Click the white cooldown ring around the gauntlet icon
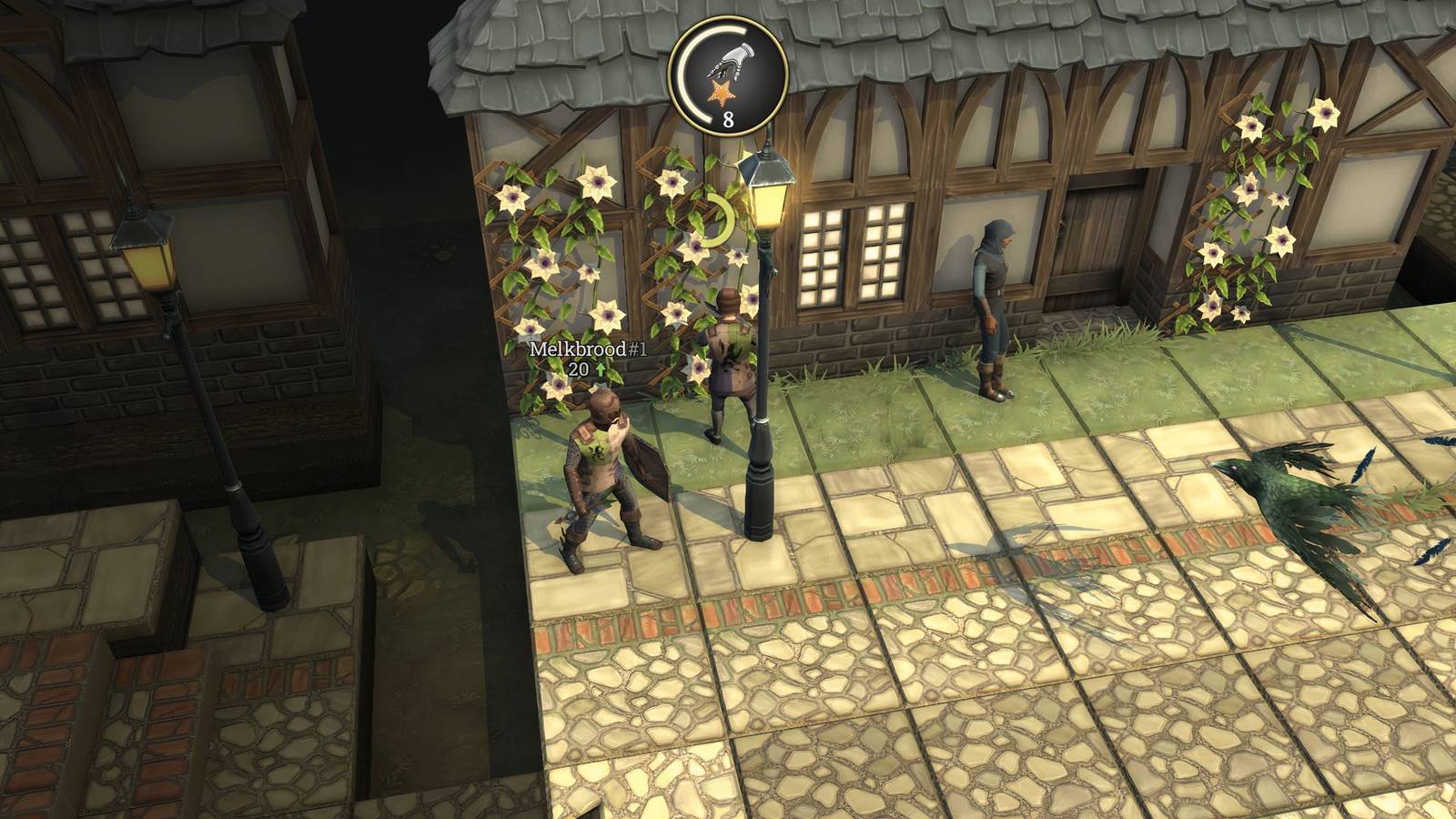 click(692, 68)
